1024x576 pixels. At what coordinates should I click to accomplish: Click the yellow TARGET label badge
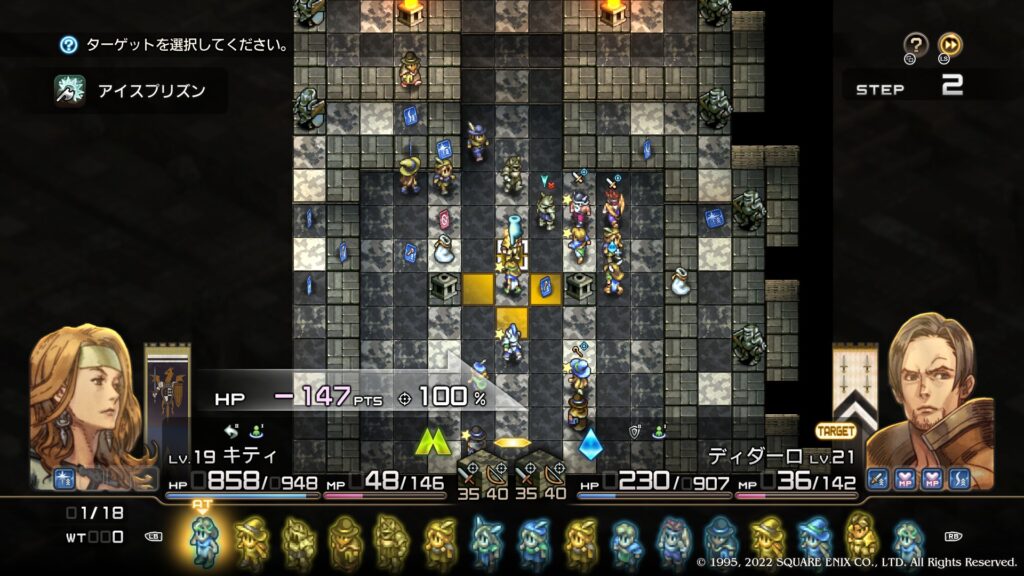point(836,431)
